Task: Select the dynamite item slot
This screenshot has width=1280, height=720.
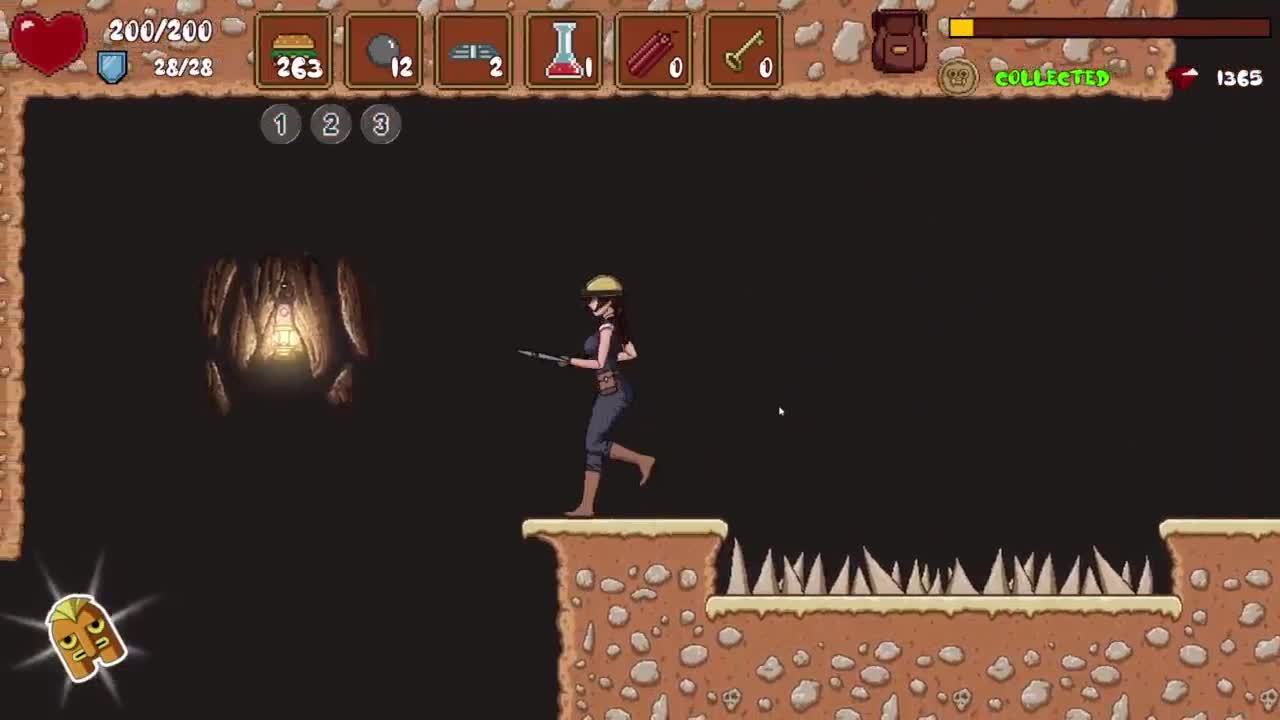Action: point(654,51)
